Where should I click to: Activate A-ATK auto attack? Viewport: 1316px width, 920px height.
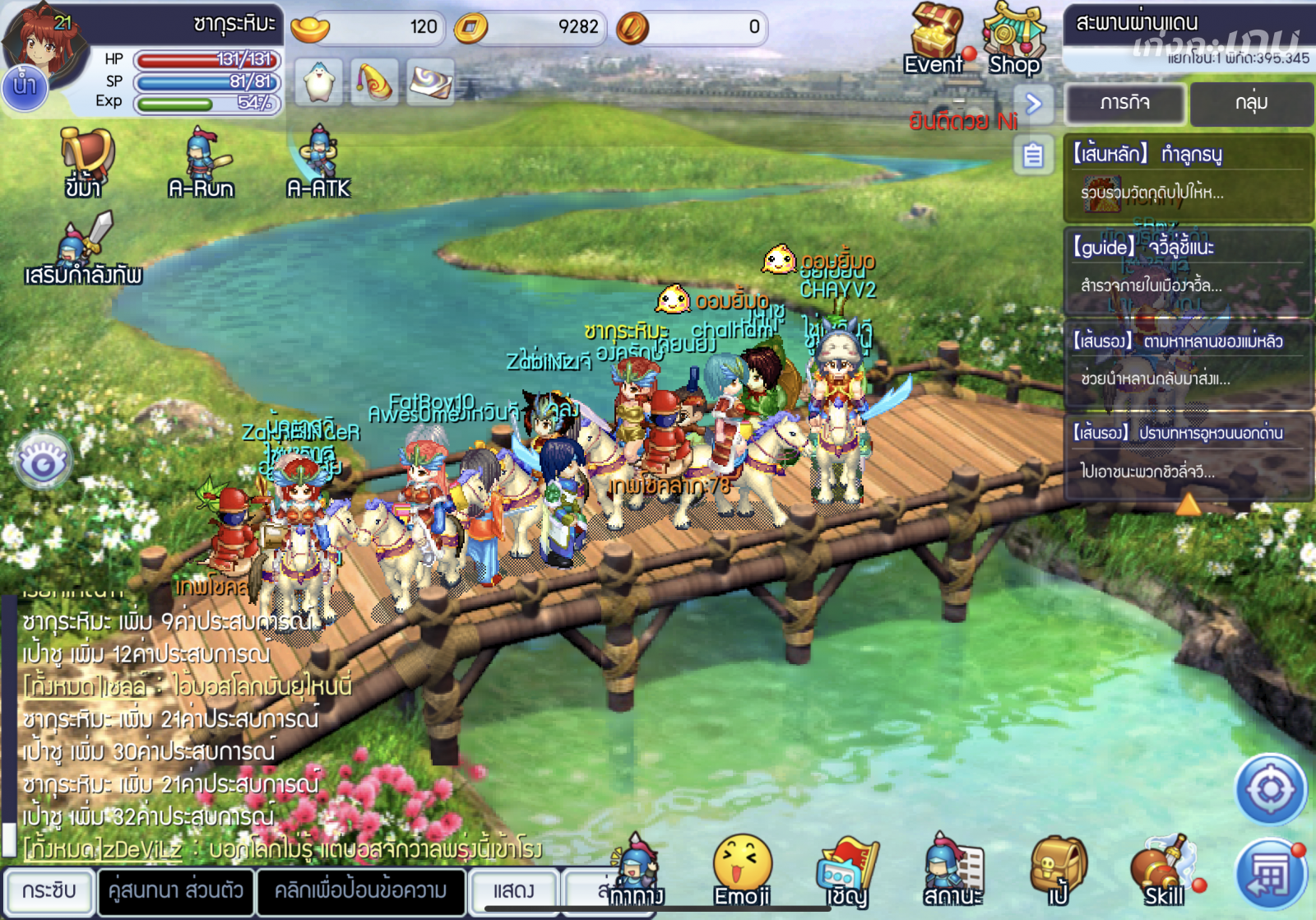[319, 162]
